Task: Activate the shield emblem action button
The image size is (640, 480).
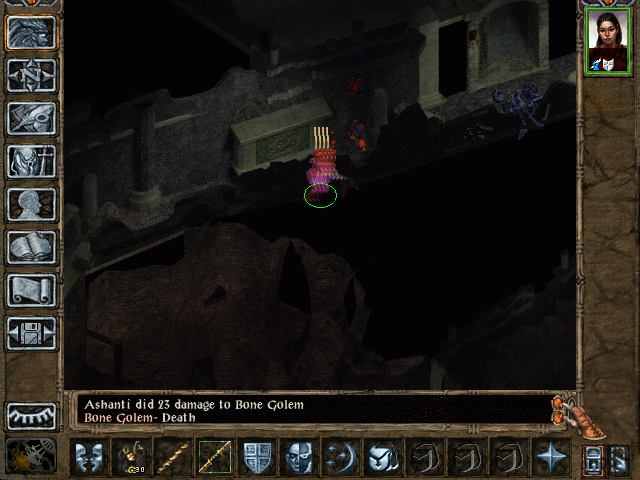Action: click(x=257, y=457)
